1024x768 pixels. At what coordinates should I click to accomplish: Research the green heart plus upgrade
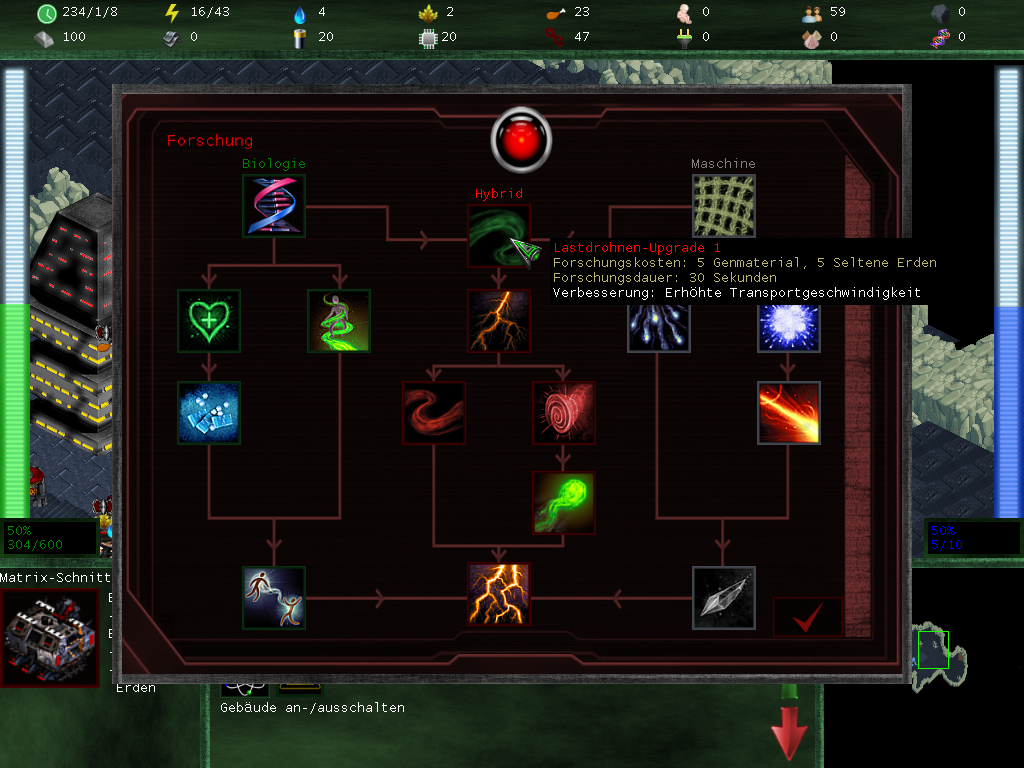pos(208,321)
